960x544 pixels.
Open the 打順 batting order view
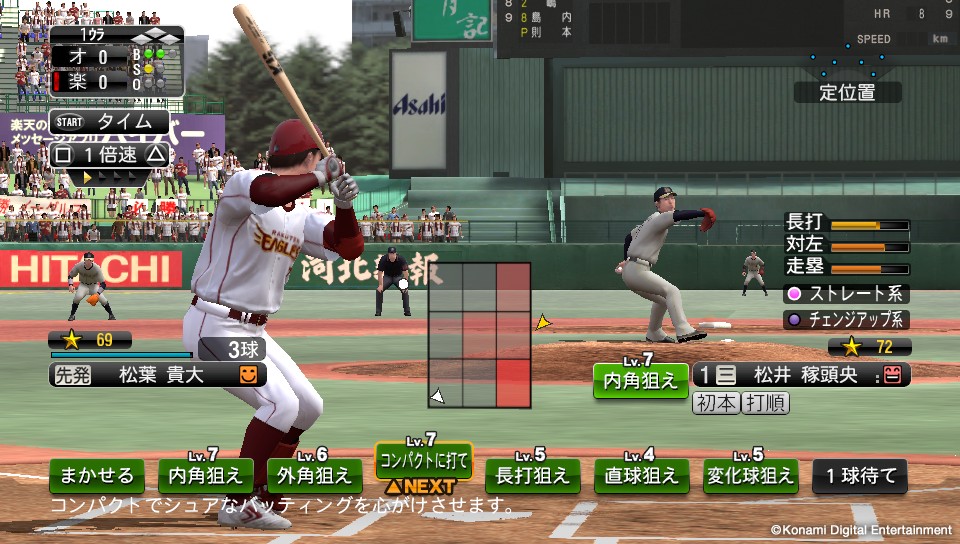[x=764, y=403]
